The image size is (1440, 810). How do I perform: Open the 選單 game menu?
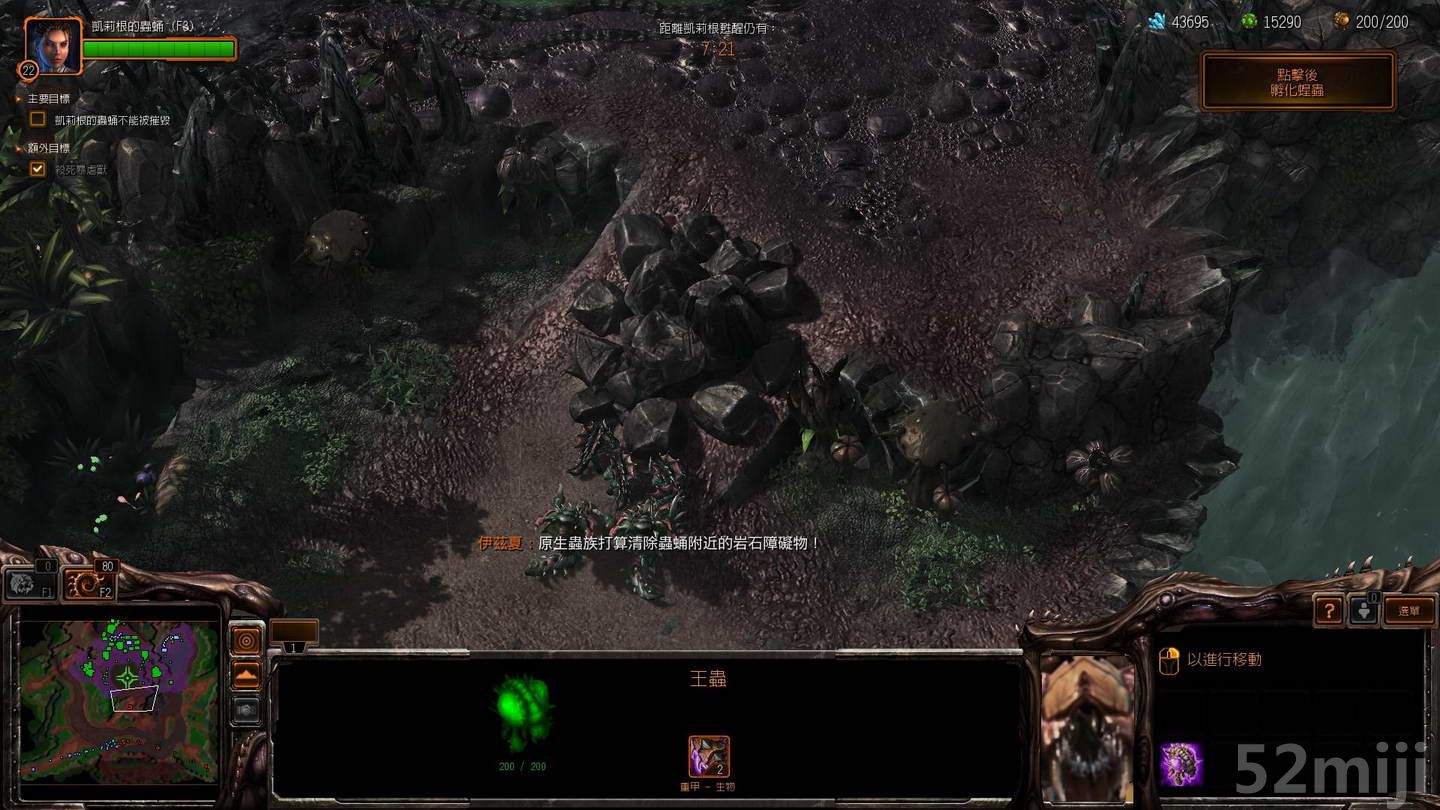coord(1409,609)
